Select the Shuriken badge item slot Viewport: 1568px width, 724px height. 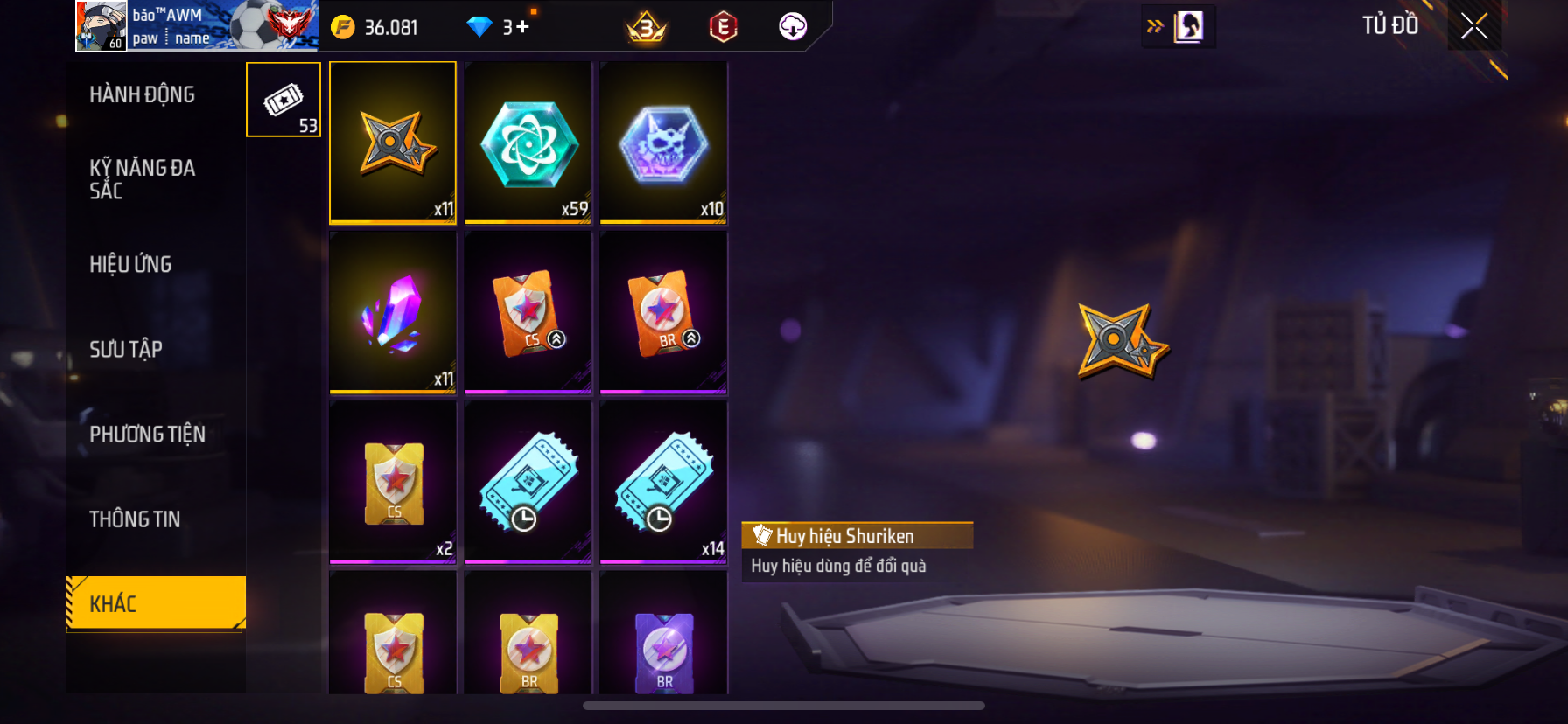[x=393, y=143]
